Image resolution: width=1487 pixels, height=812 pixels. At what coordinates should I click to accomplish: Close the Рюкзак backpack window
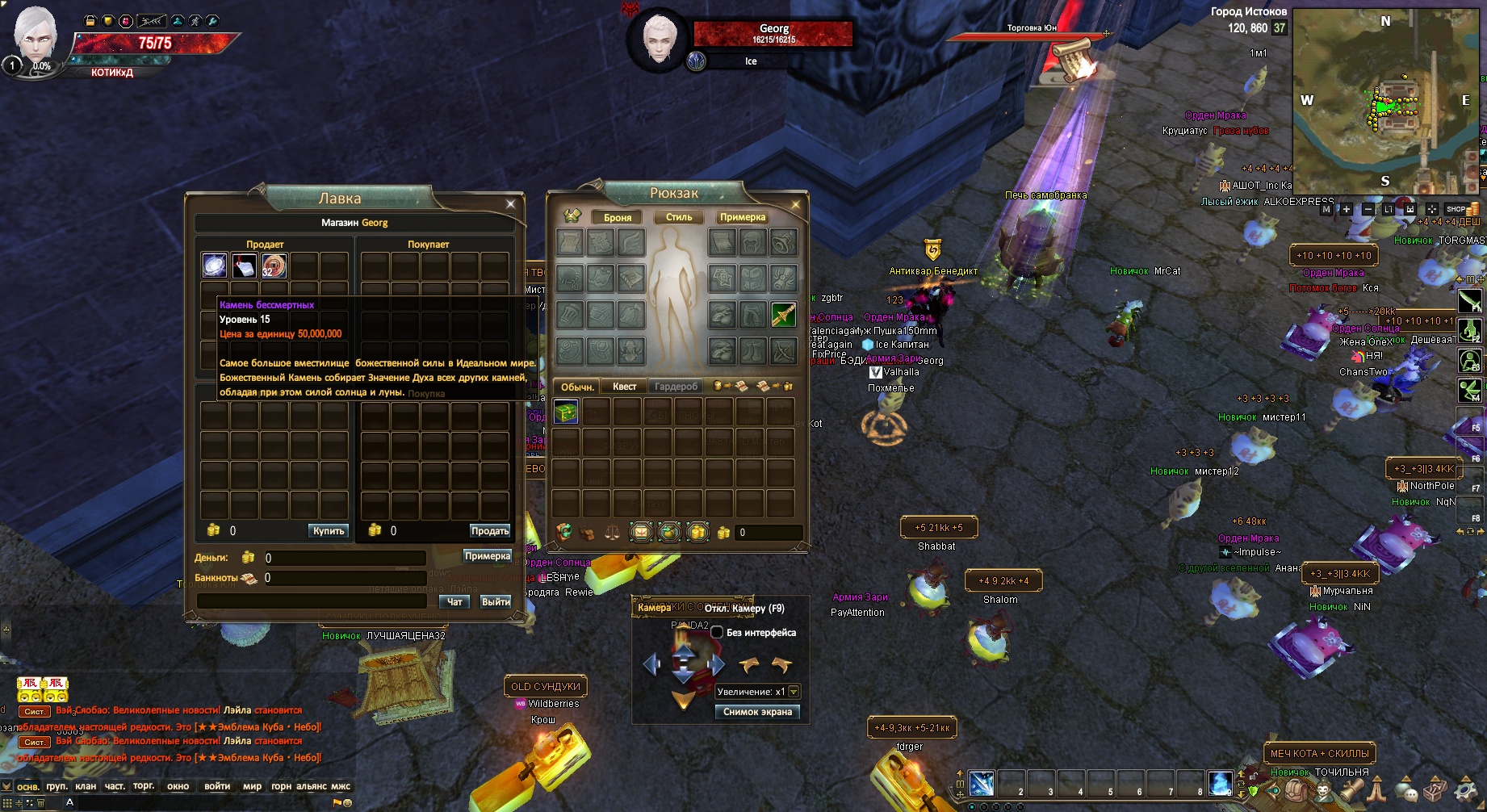[795, 205]
